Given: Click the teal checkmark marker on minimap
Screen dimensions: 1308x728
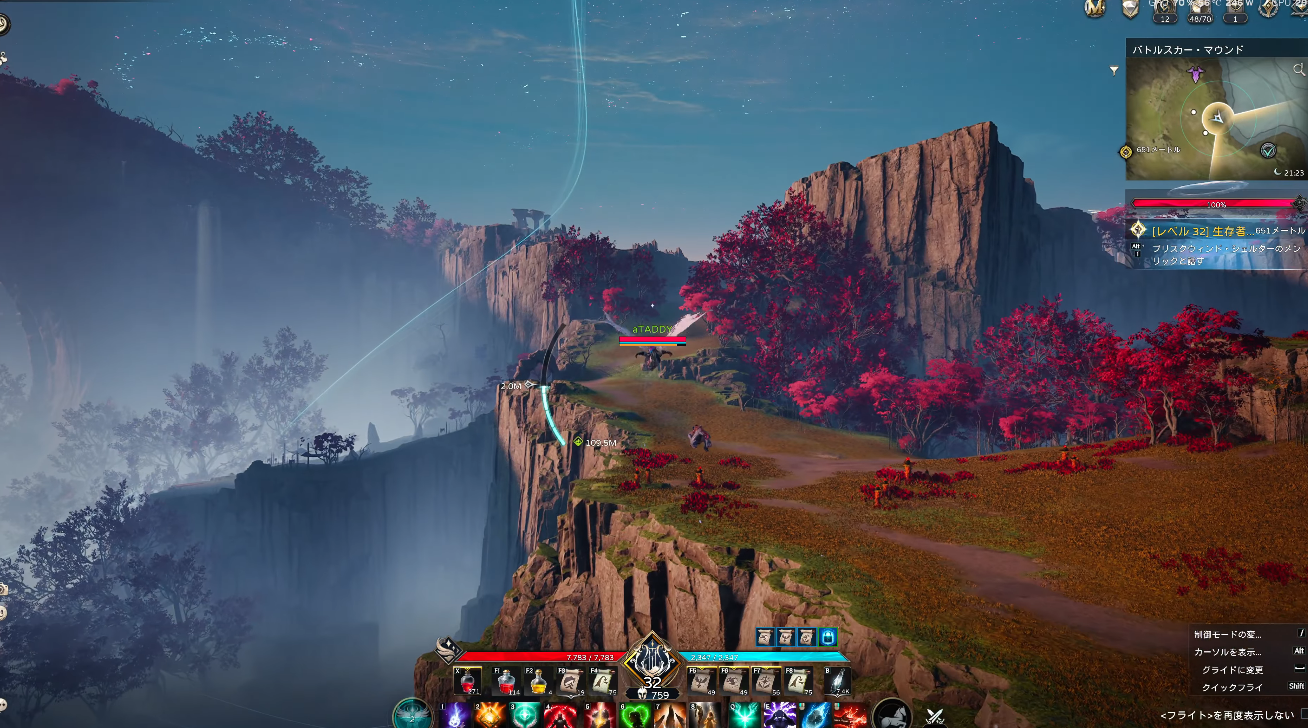Looking at the screenshot, I should point(1268,150).
